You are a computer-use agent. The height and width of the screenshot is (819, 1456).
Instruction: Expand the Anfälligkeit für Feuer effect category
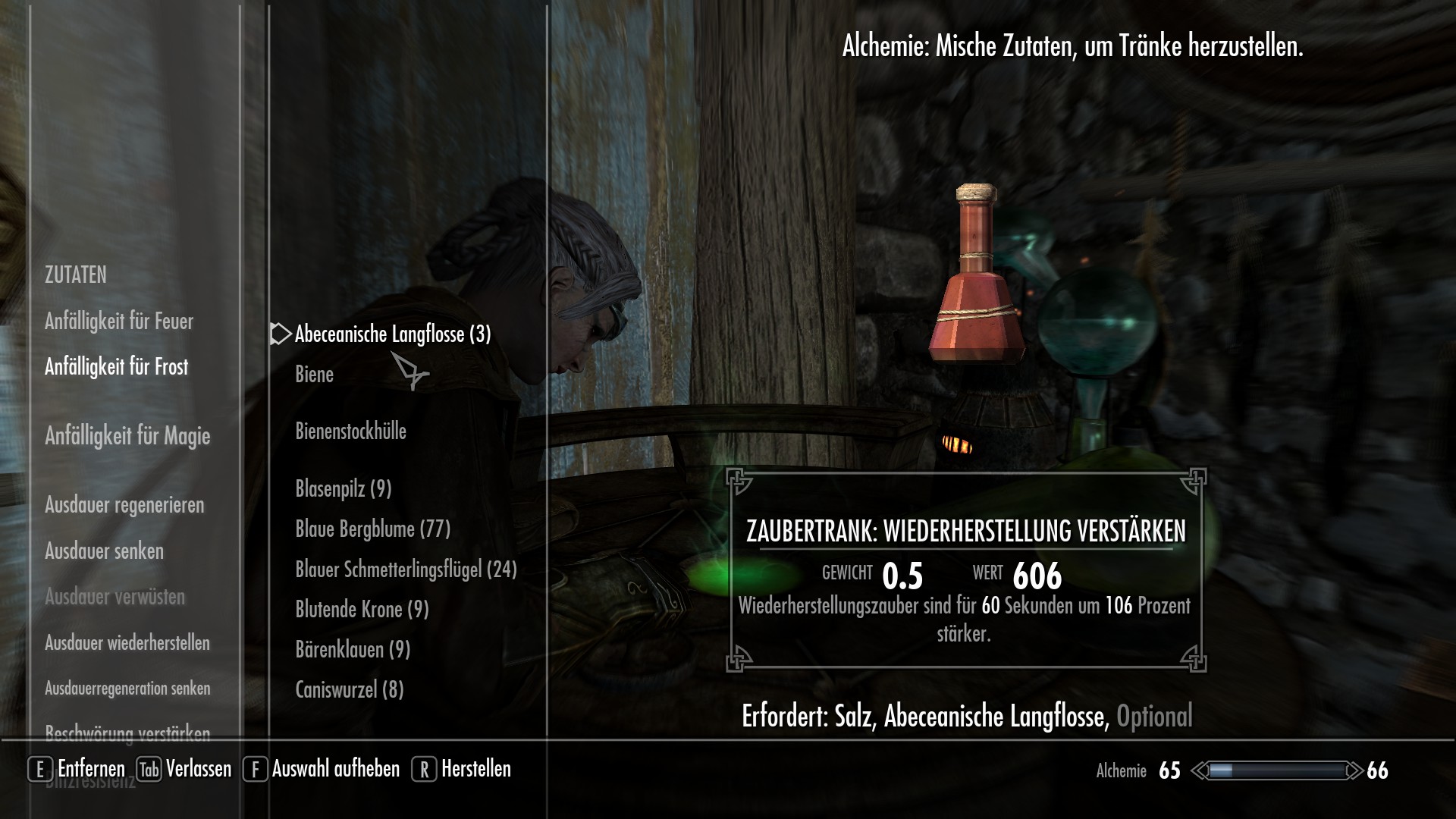(x=118, y=321)
